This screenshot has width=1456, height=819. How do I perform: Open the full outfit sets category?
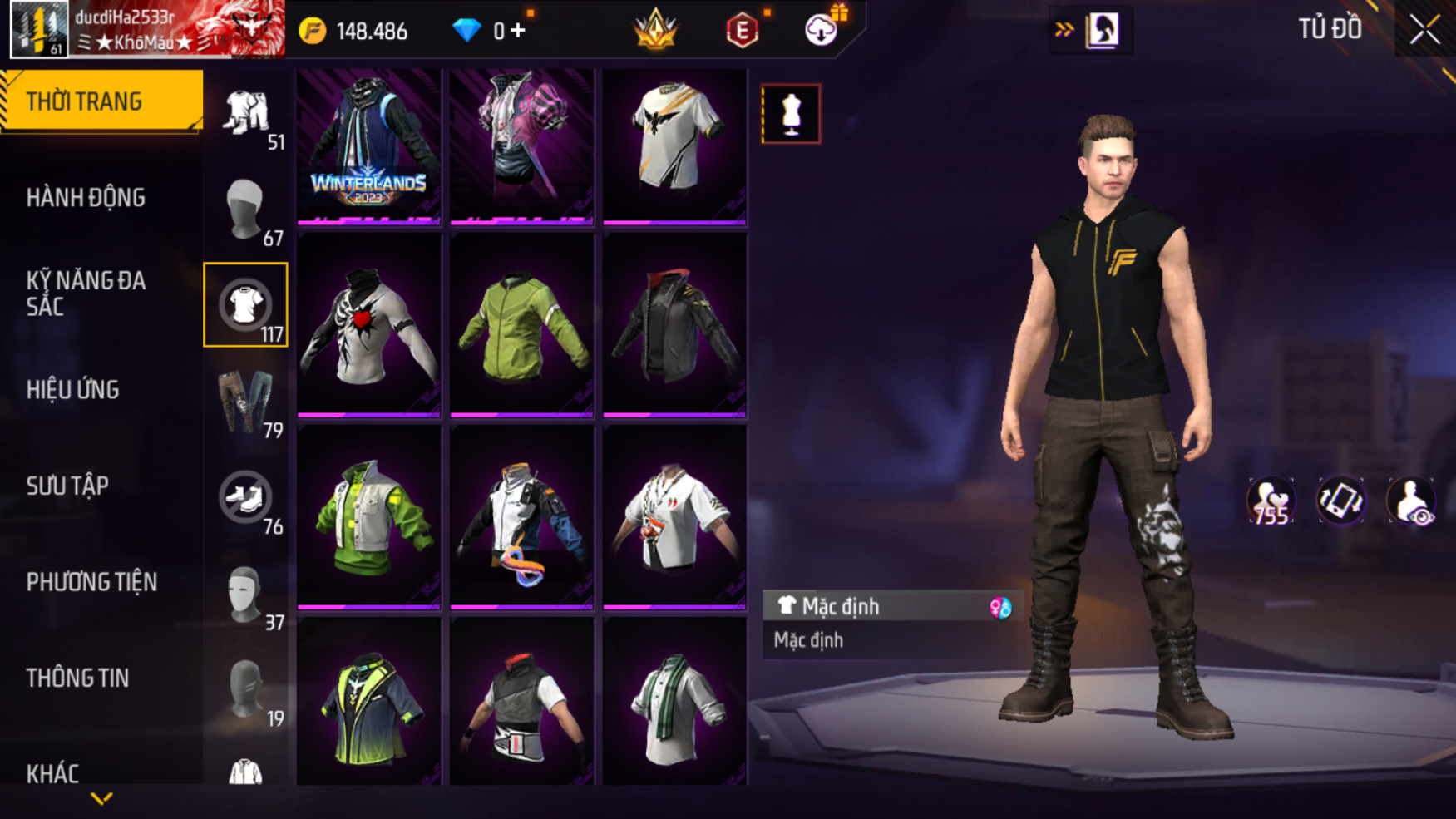(x=246, y=114)
